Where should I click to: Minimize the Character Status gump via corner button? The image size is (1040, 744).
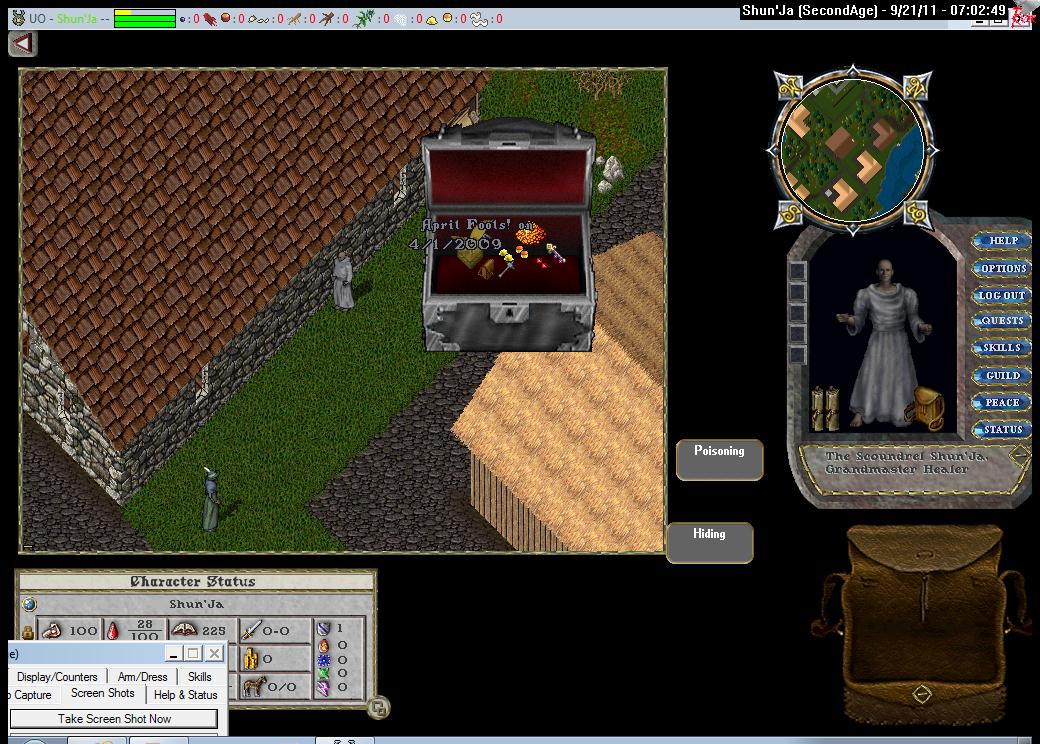(378, 708)
